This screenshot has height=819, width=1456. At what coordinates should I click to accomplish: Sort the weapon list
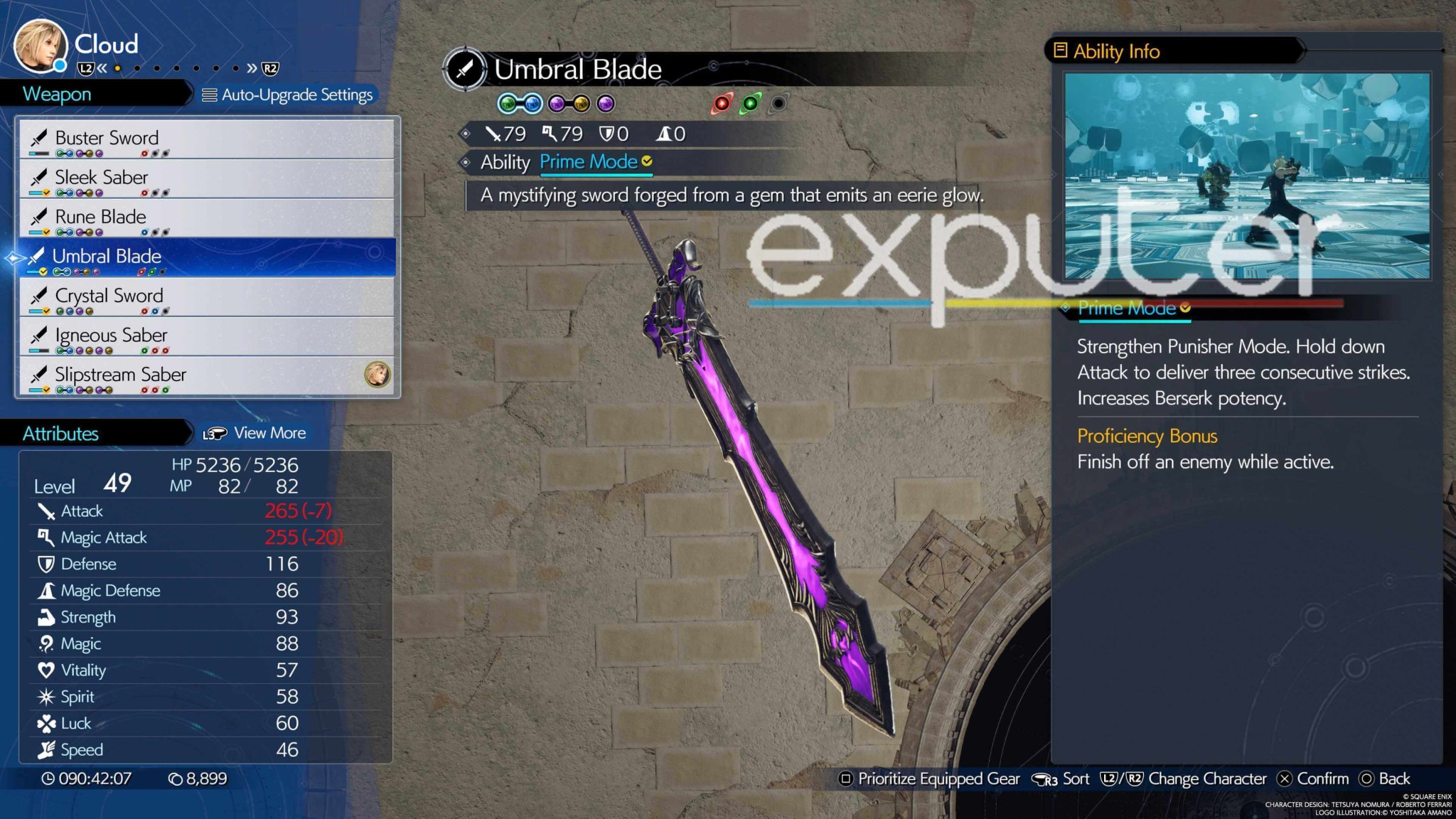pos(1061,778)
